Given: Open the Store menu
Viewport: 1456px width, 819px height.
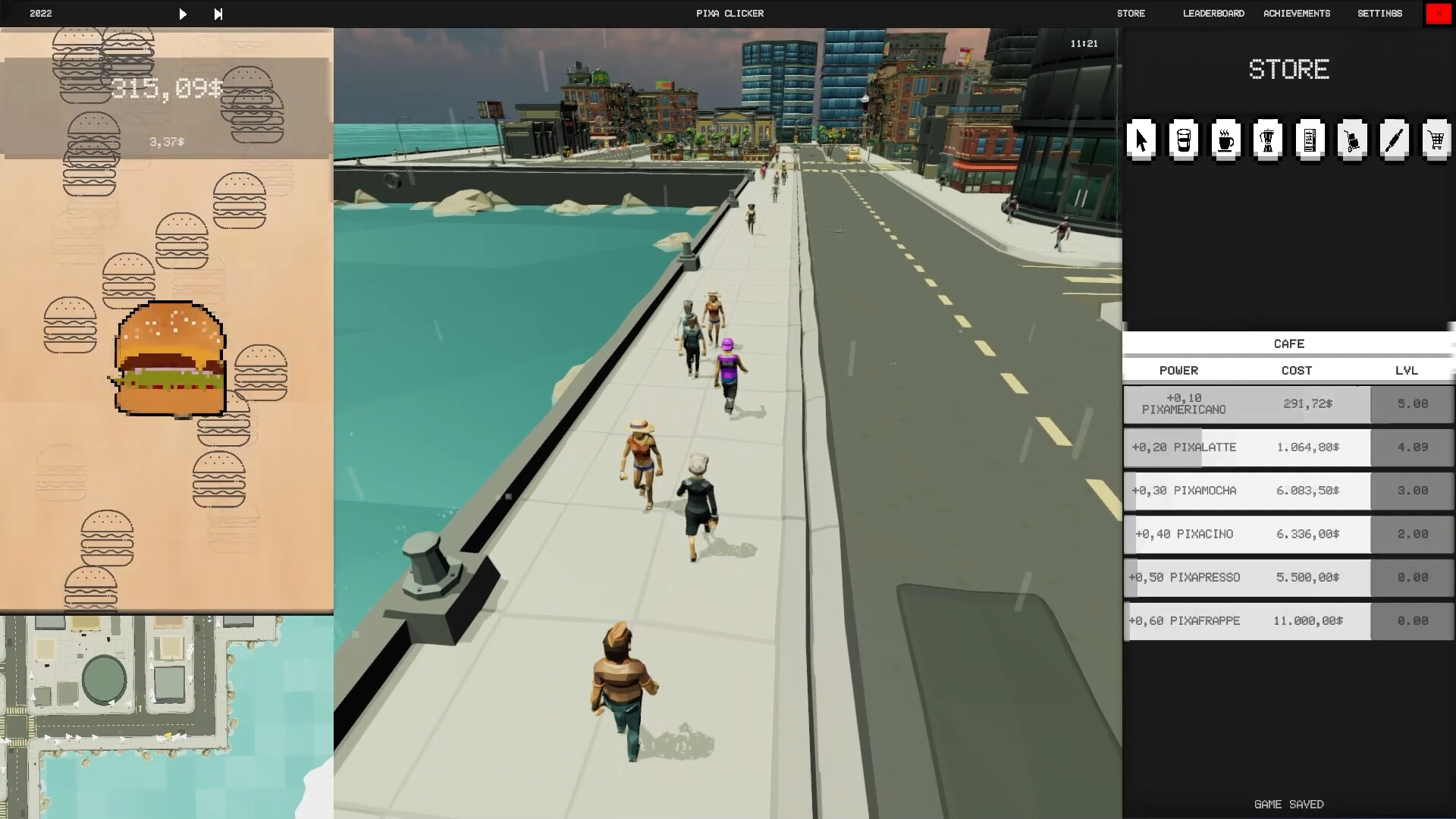Looking at the screenshot, I should pyautogui.click(x=1131, y=13).
